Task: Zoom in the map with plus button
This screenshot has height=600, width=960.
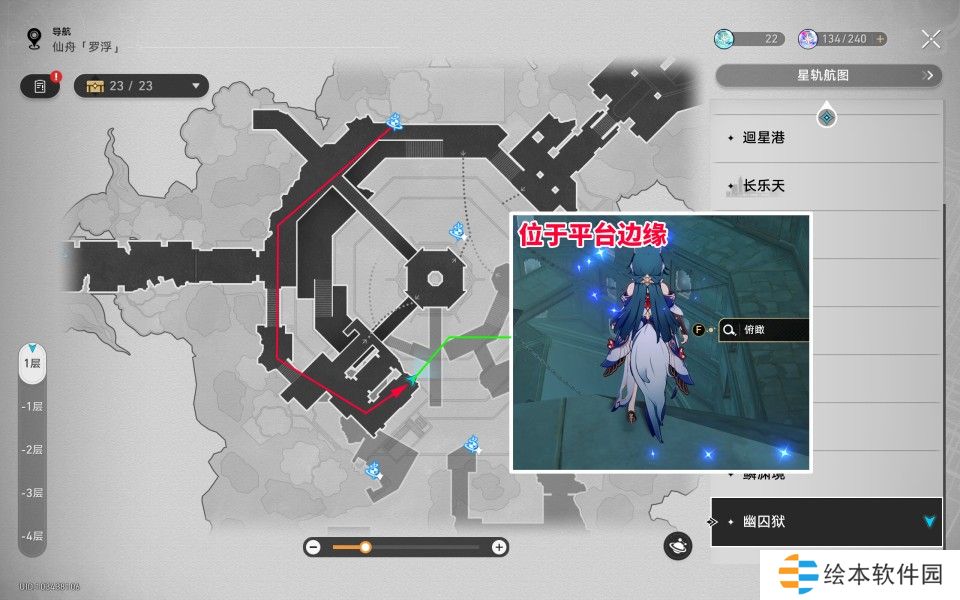Action: click(499, 547)
